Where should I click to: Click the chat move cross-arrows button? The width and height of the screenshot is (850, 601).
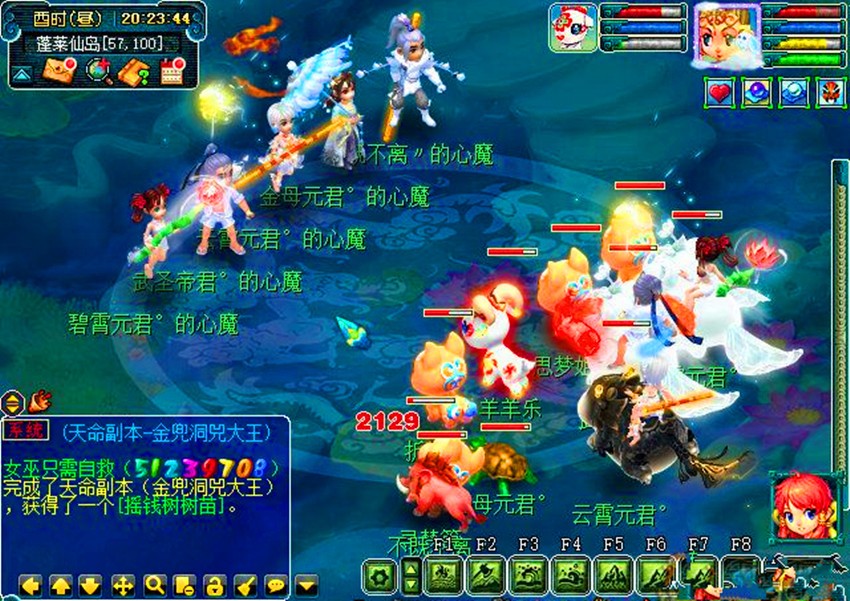click(x=123, y=584)
